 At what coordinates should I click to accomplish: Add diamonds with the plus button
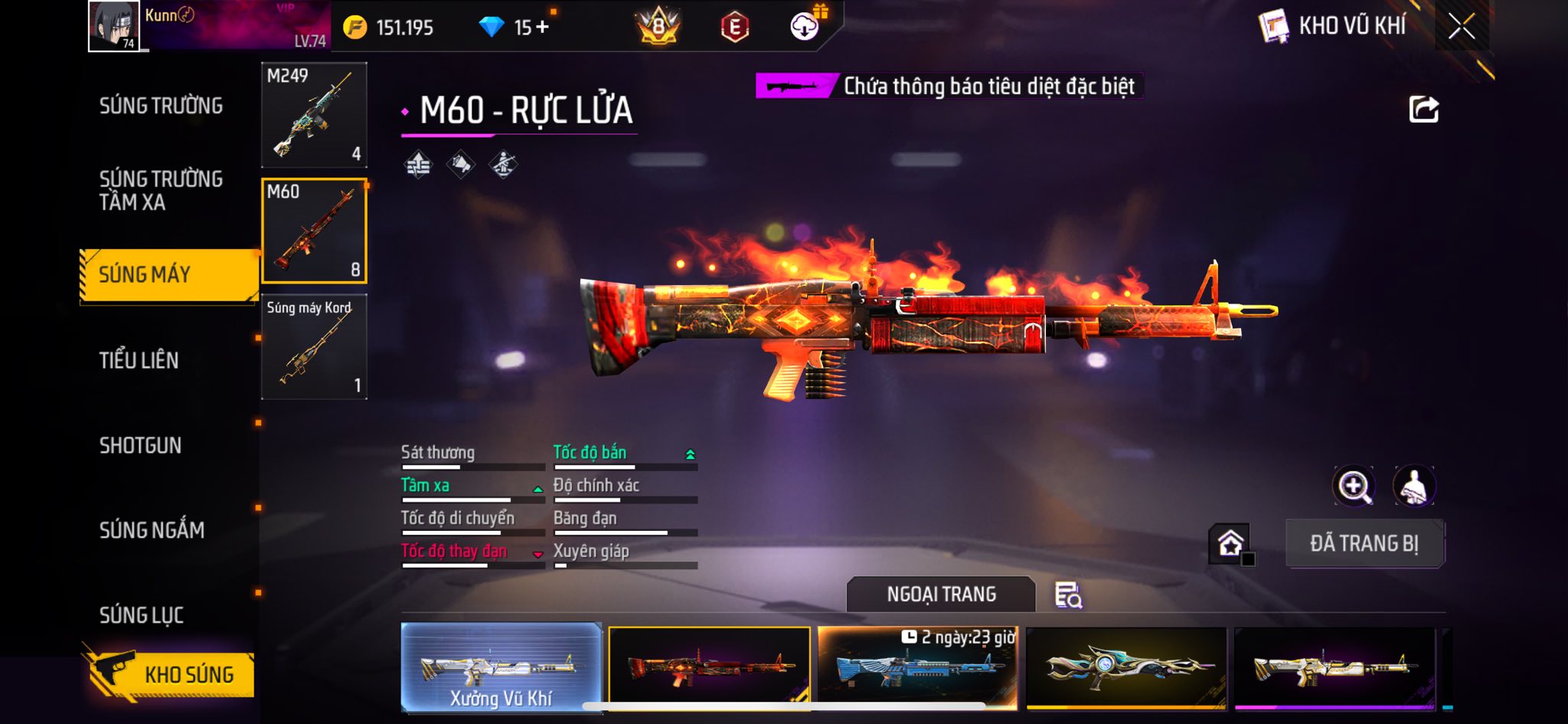pos(542,28)
